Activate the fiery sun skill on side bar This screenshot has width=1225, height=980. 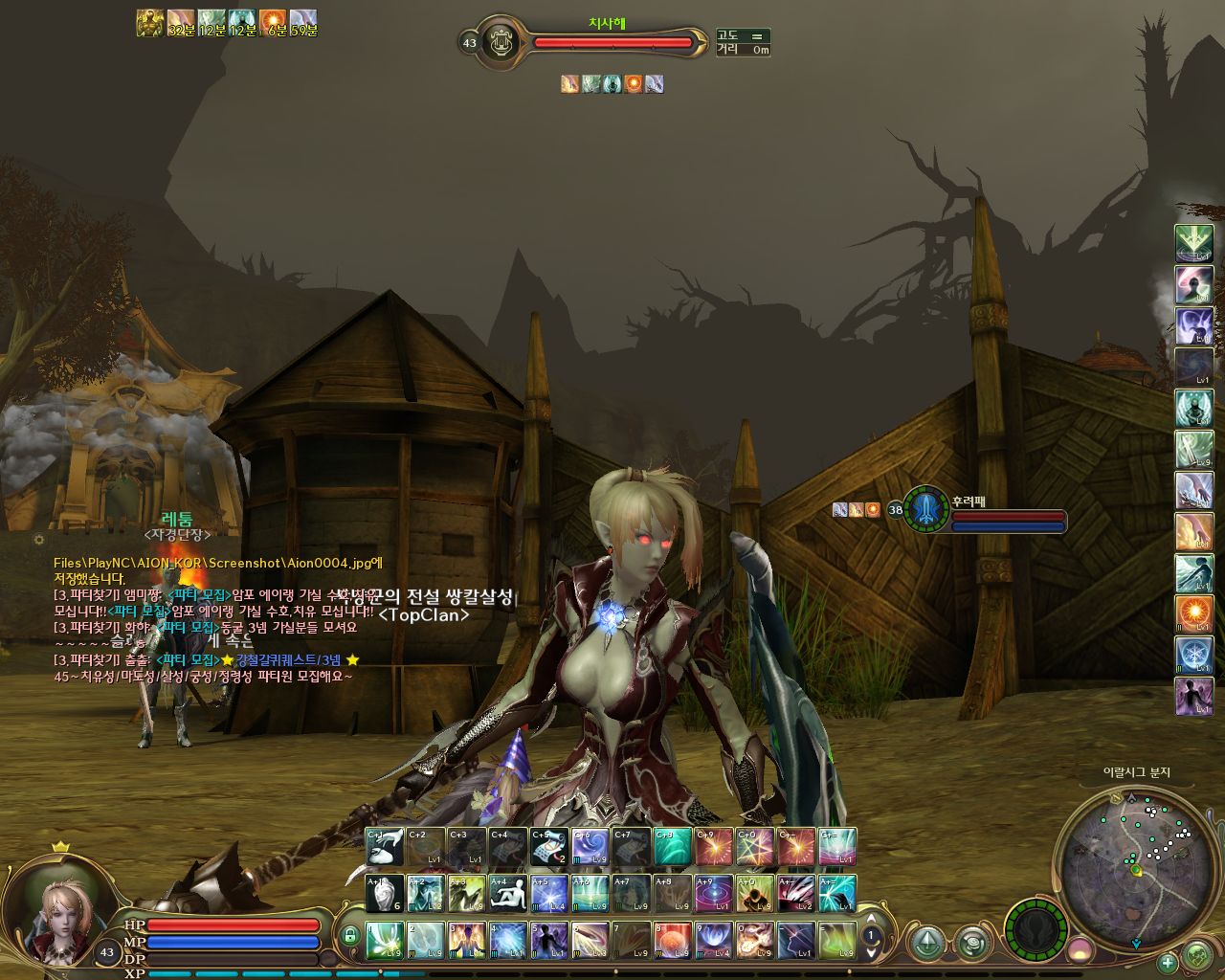[x=1193, y=613]
